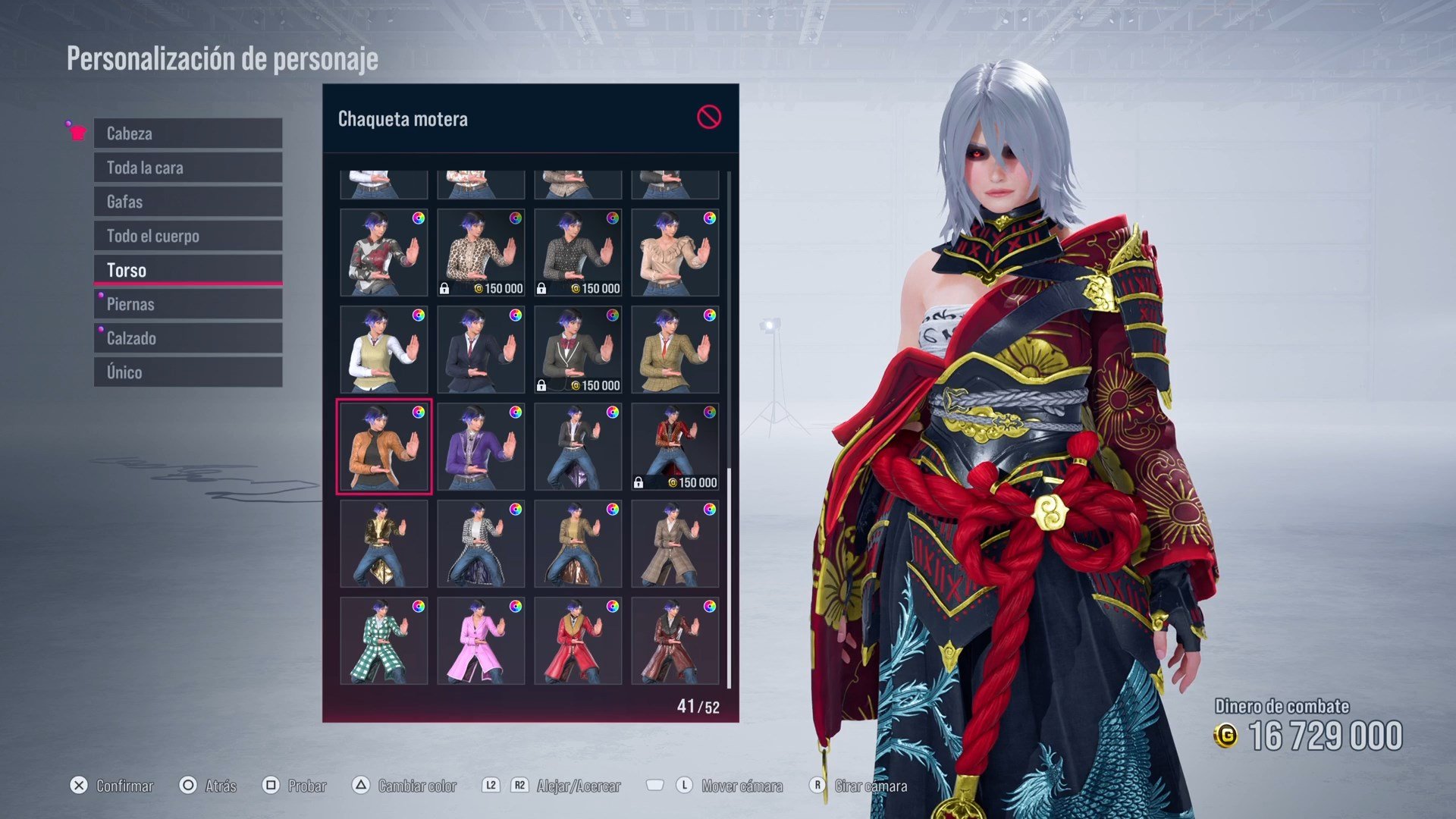Image resolution: width=1456 pixels, height=819 pixels.
Task: Open the Torso category
Action: coord(187,269)
